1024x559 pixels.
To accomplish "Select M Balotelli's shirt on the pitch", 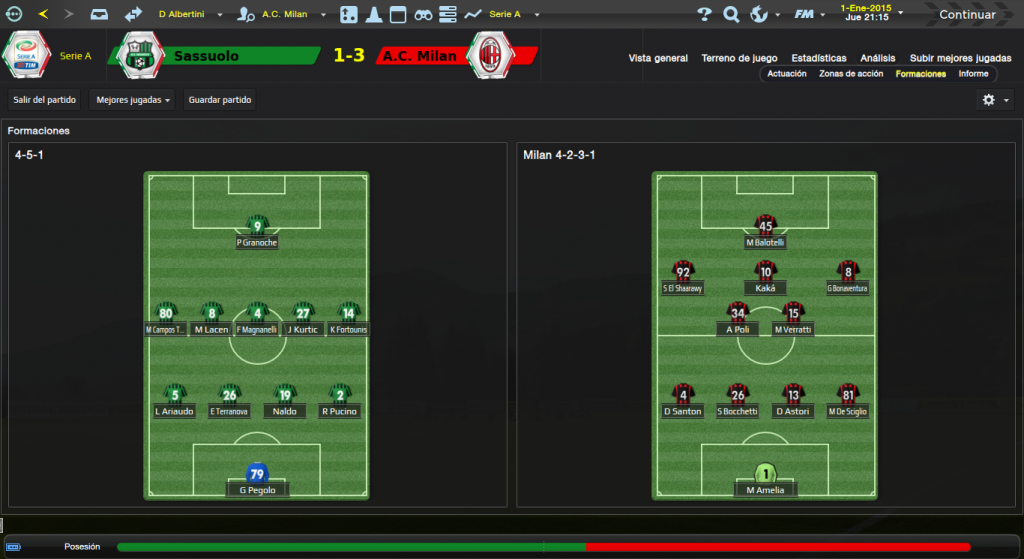I will tap(766, 225).
